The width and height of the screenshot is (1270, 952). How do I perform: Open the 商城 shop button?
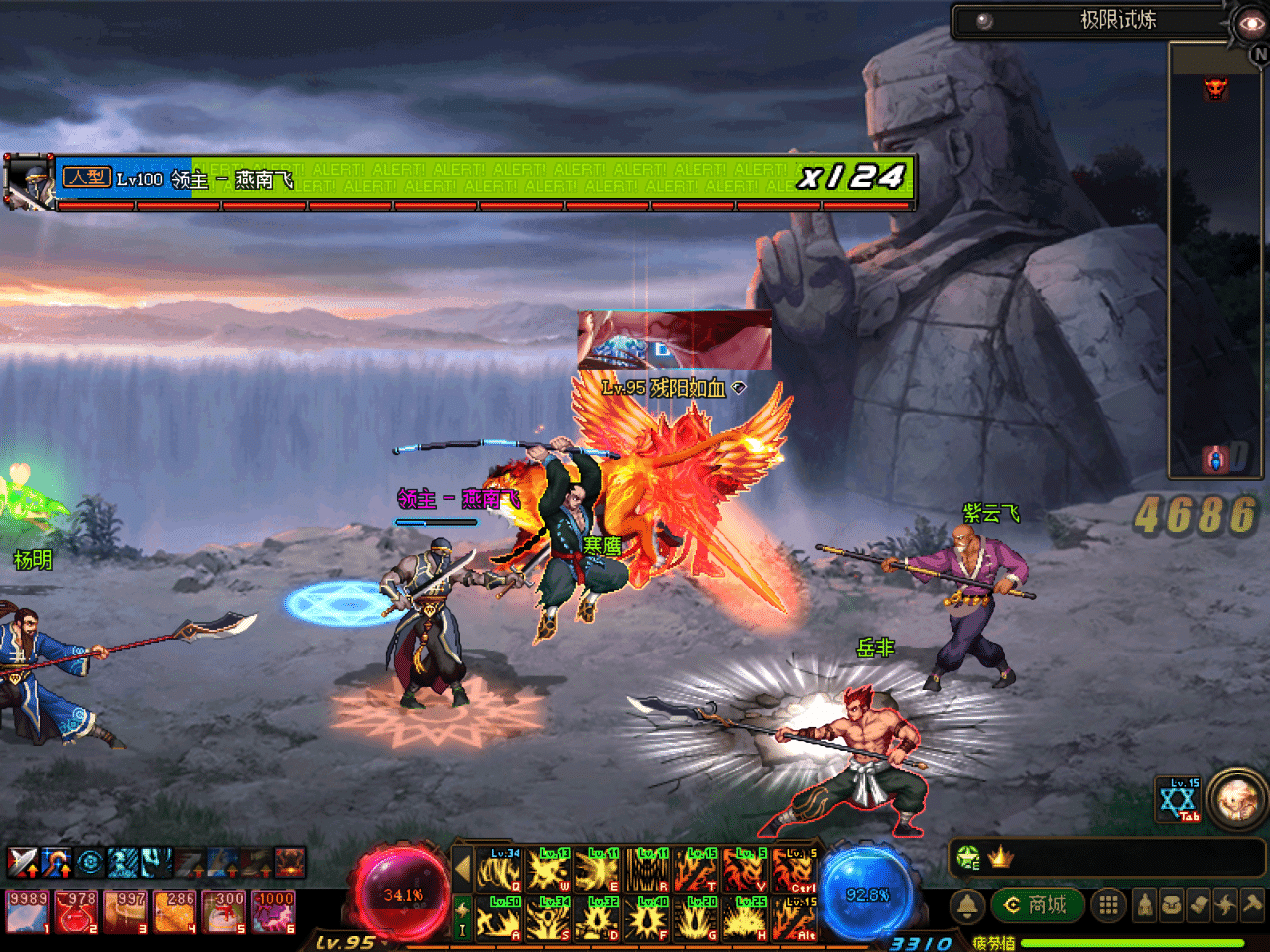coord(1037,905)
